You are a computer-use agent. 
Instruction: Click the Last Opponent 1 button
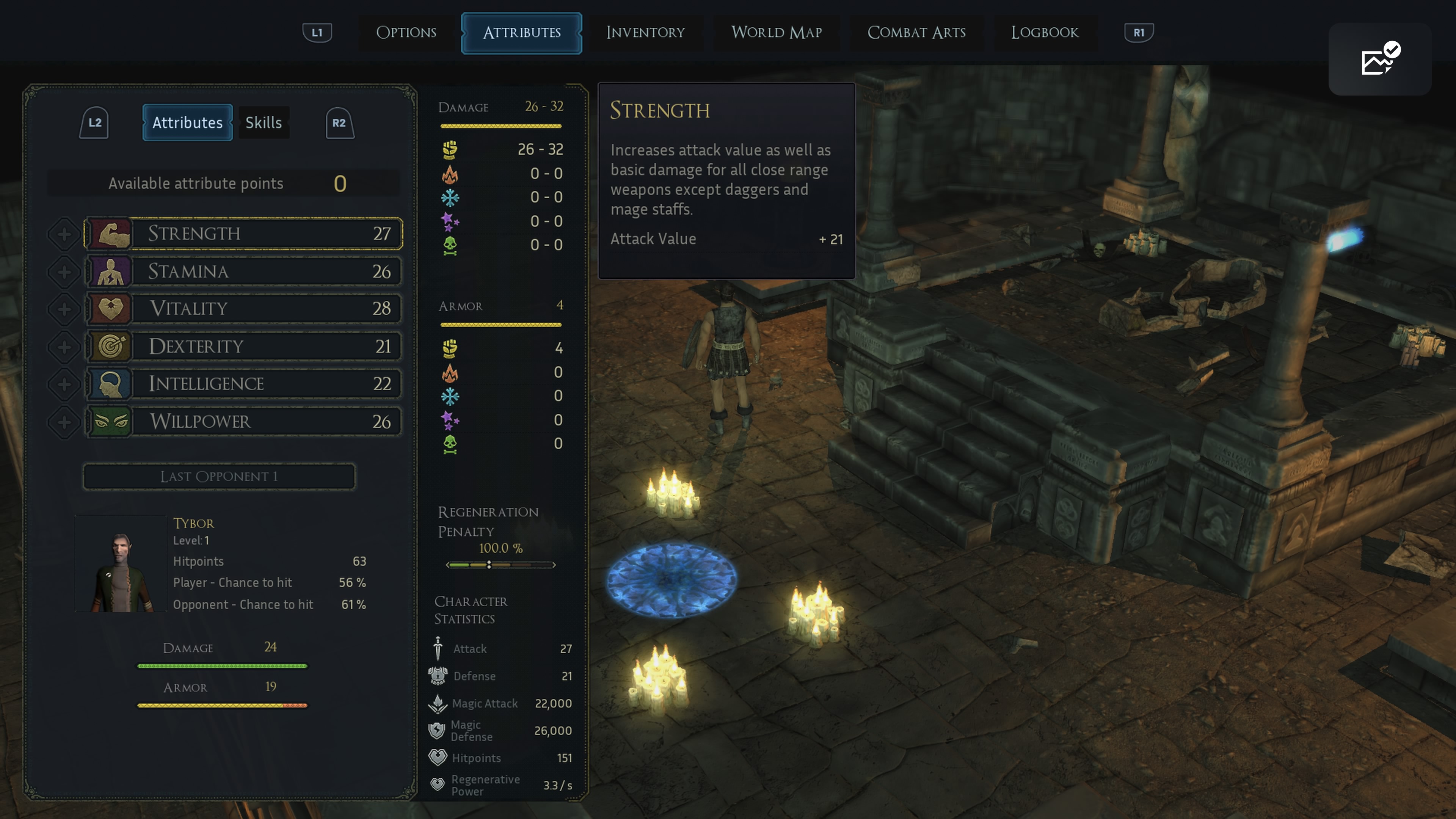tap(219, 477)
